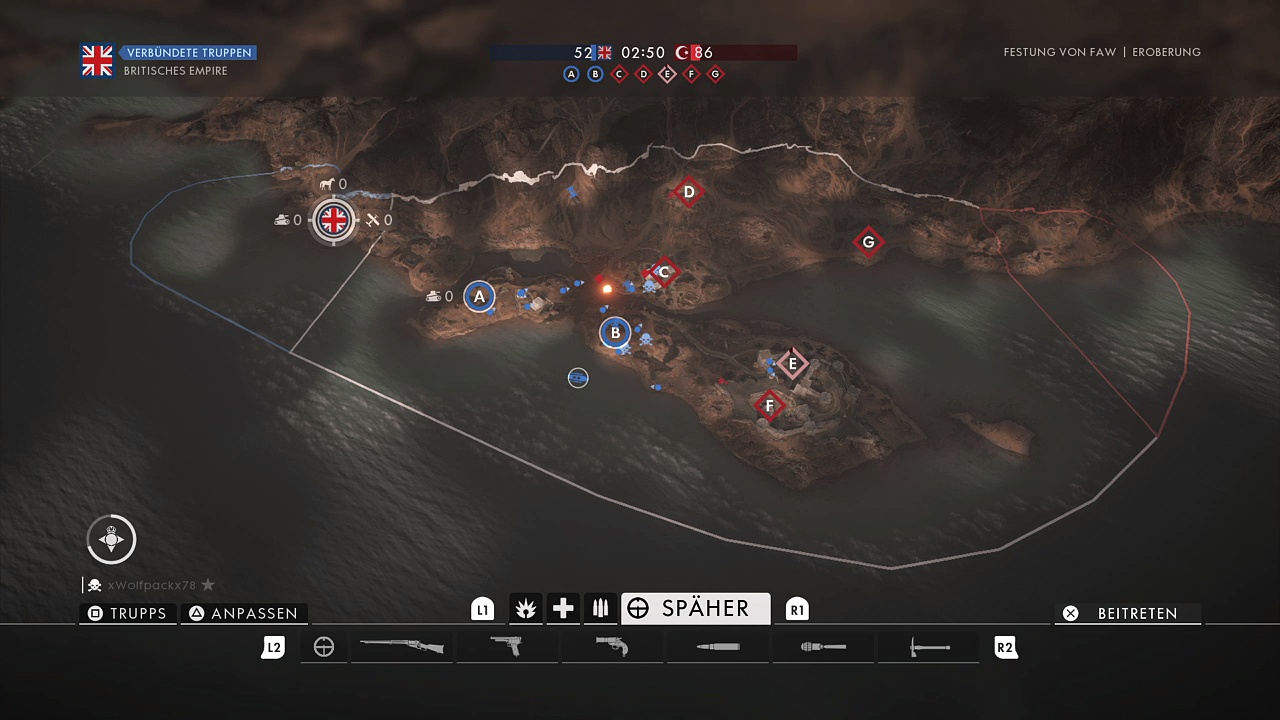The width and height of the screenshot is (1280, 720).
Task: Choose the sidearm pistol loadout slot
Action: pos(508,647)
